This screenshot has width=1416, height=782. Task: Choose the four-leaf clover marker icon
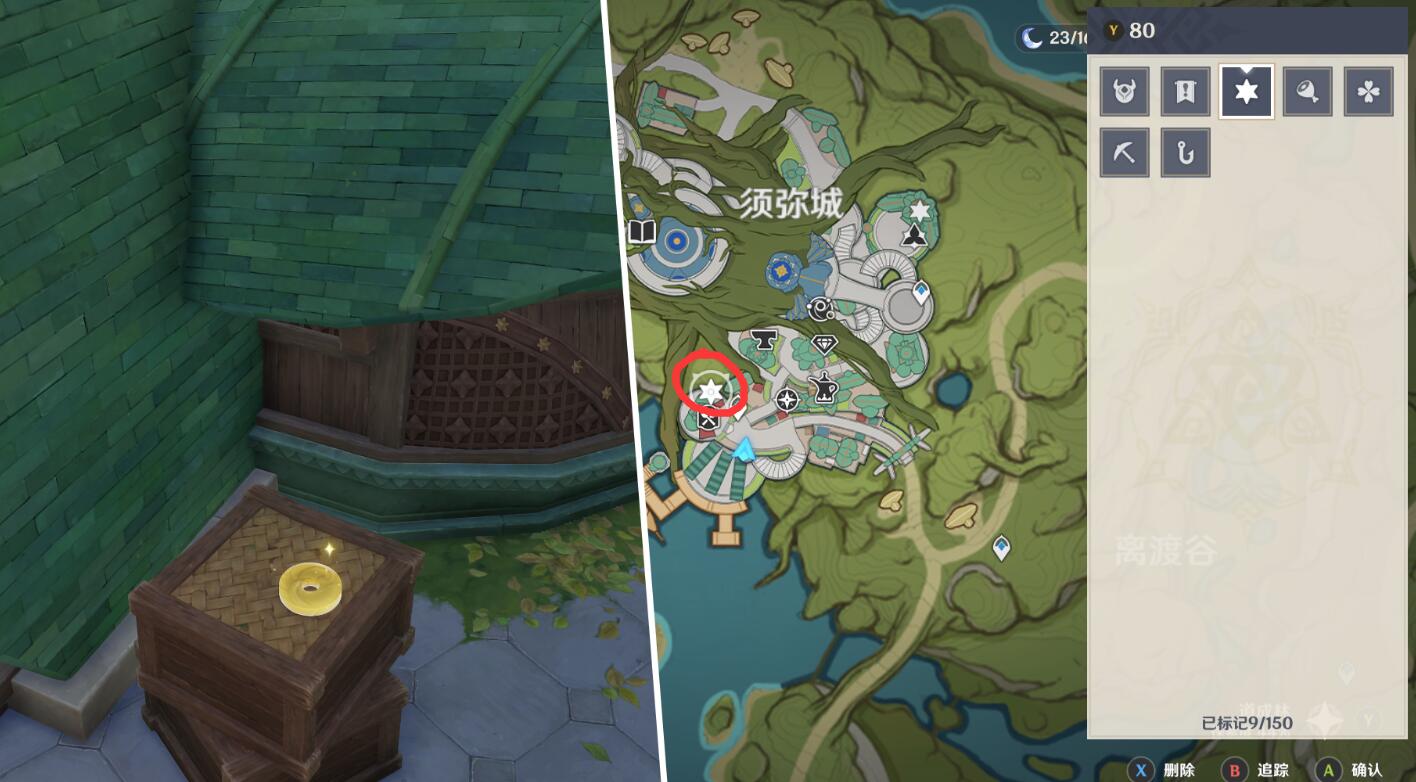pyautogui.click(x=1368, y=92)
